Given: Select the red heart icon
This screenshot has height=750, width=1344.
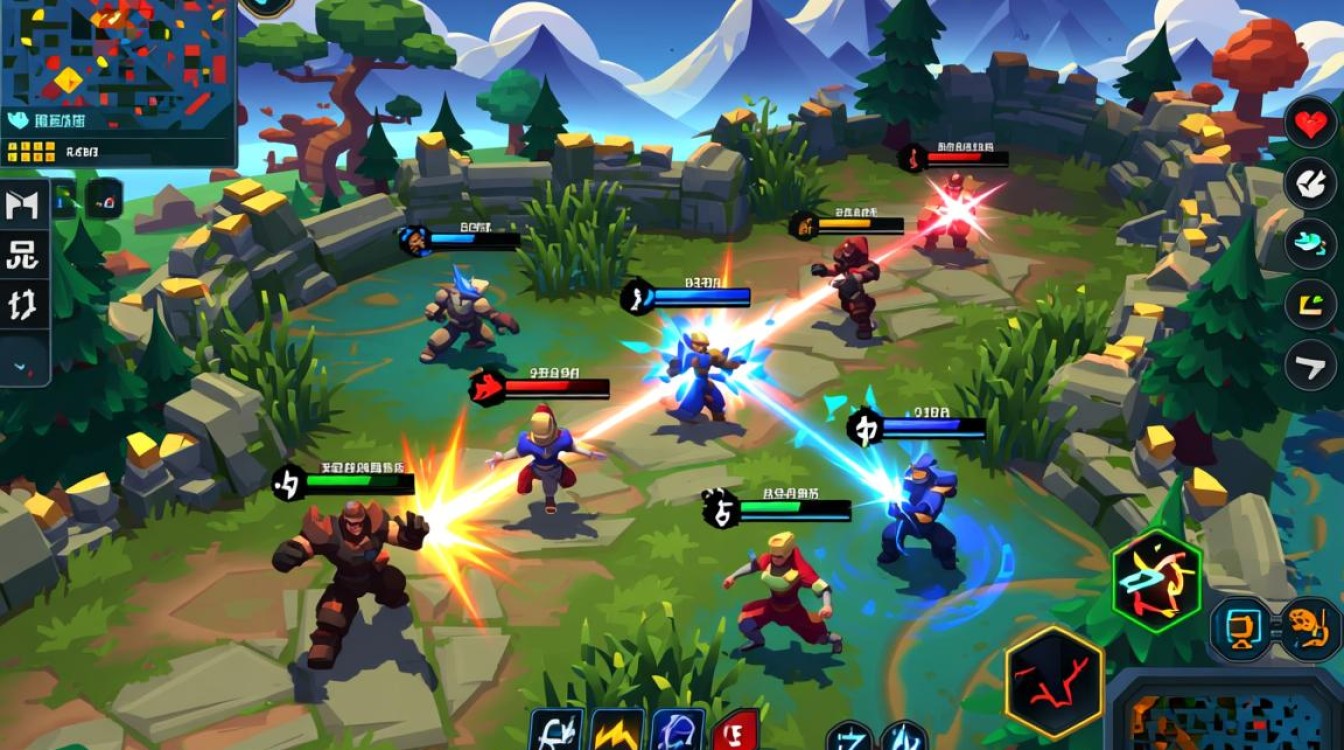Looking at the screenshot, I should 1310,124.
